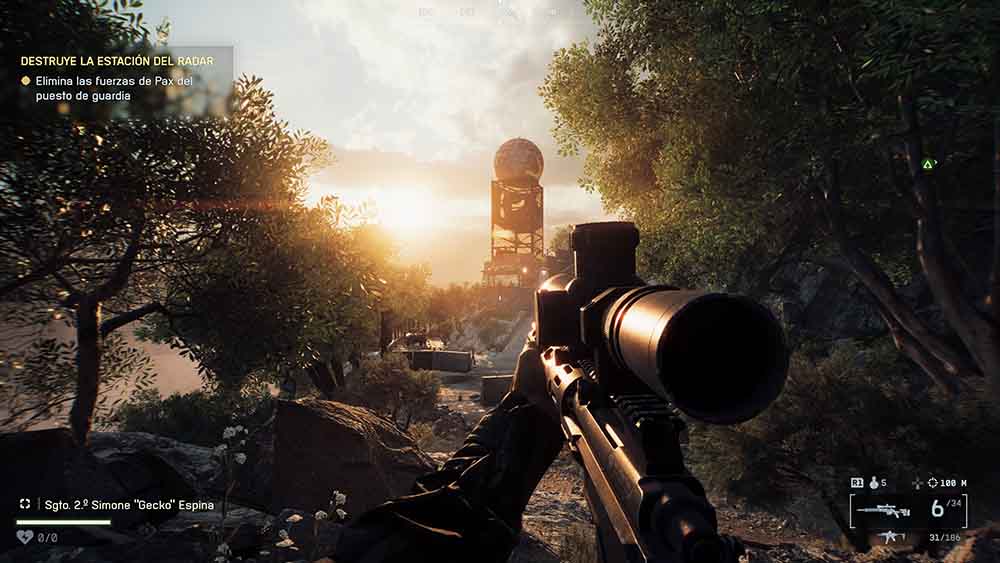Click the green squad member marker
Viewport: 1000px width, 563px height.
(x=928, y=163)
